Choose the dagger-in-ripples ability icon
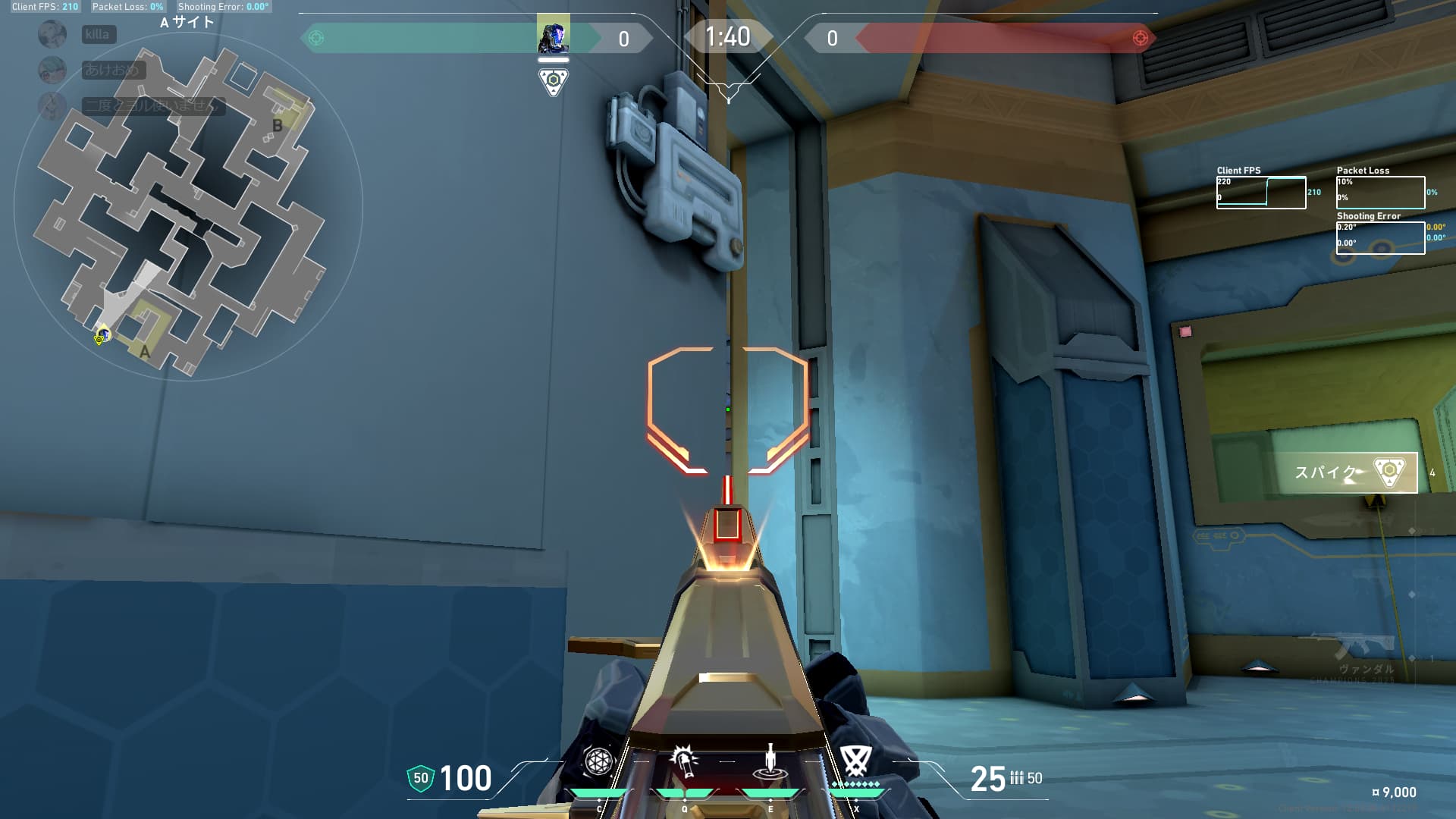The height and width of the screenshot is (819, 1456). (770, 761)
